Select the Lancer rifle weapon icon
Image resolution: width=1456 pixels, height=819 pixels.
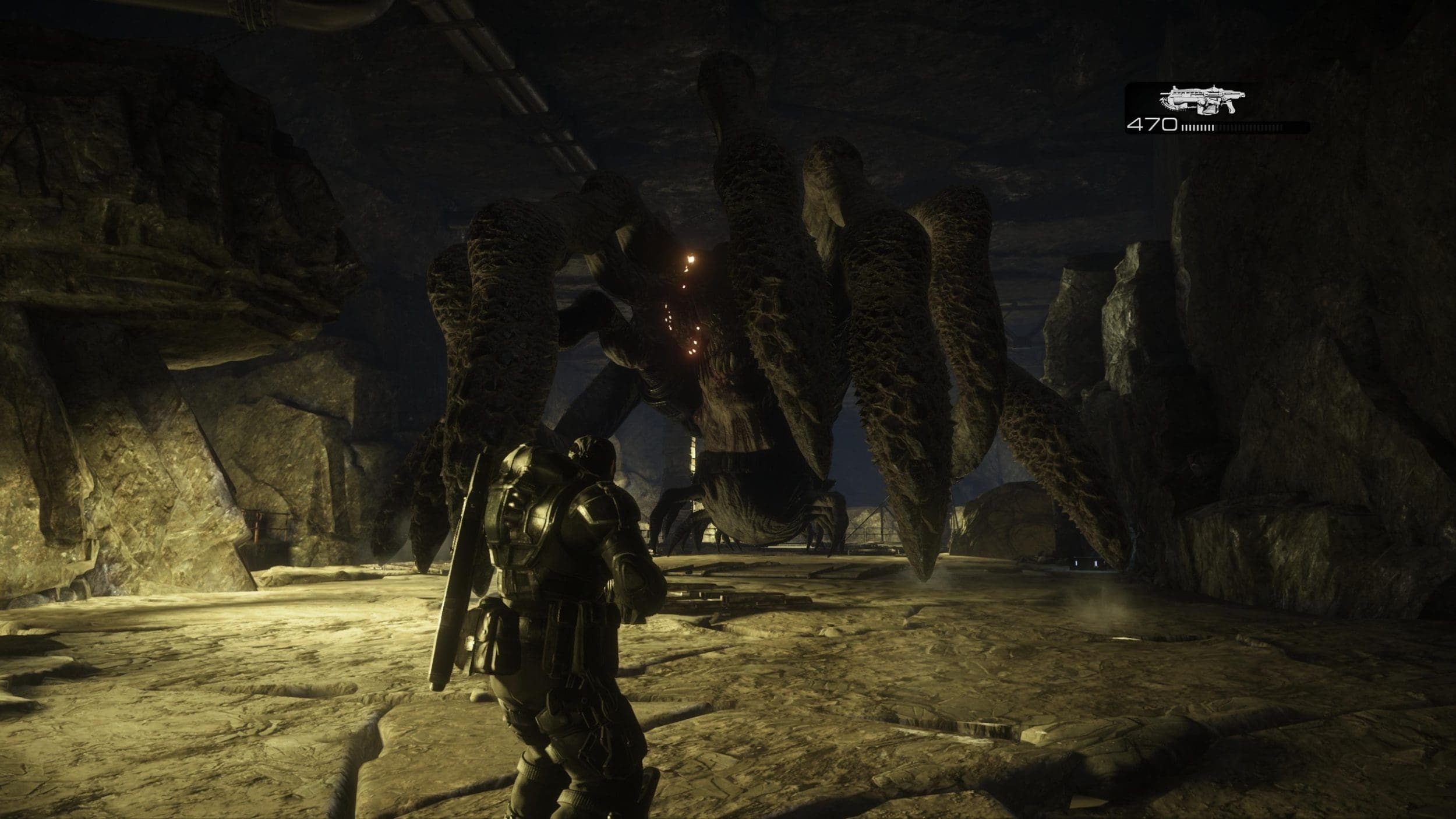click(1201, 100)
